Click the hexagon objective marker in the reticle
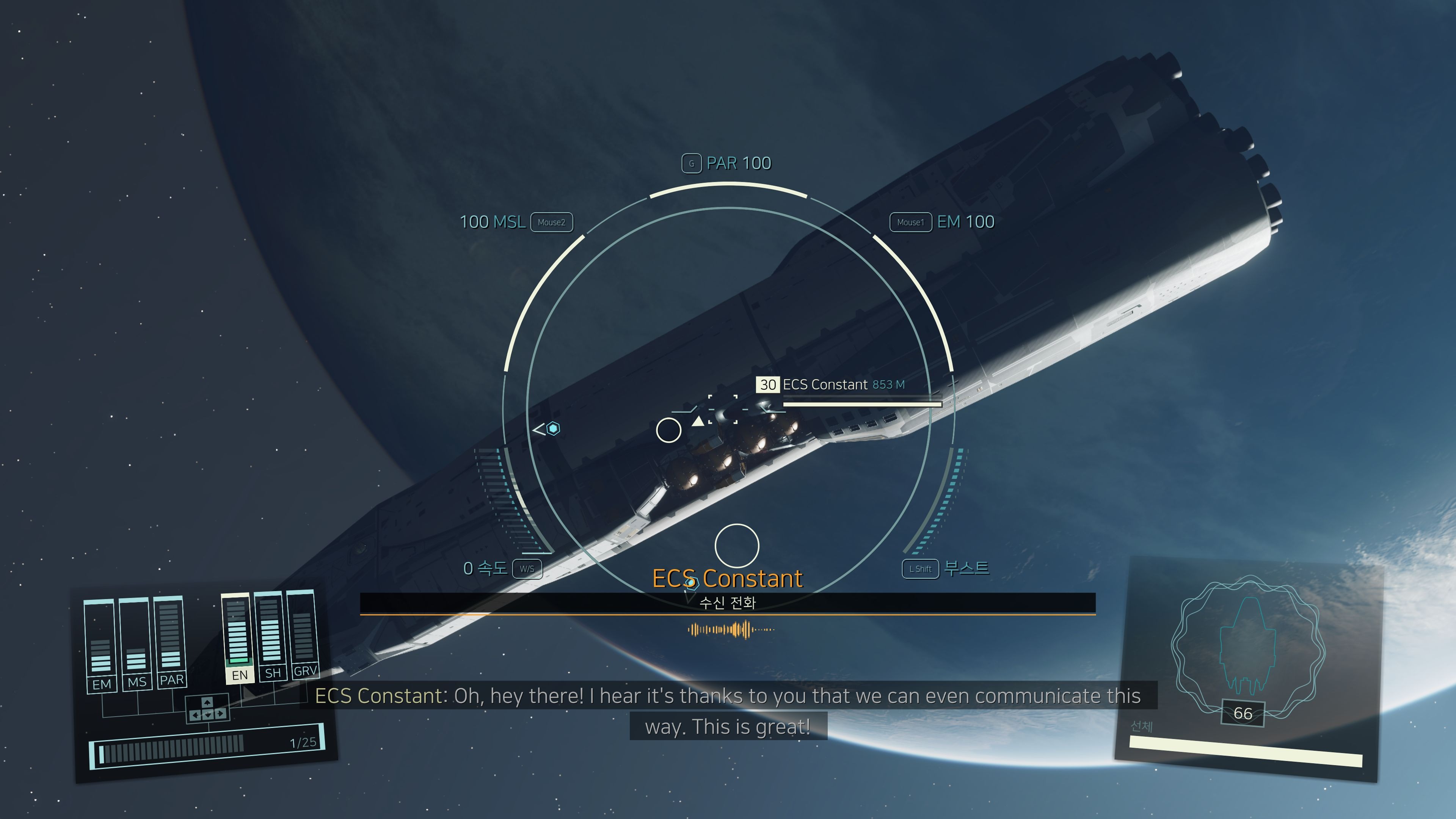Screen dimensions: 1456x819 click(553, 429)
